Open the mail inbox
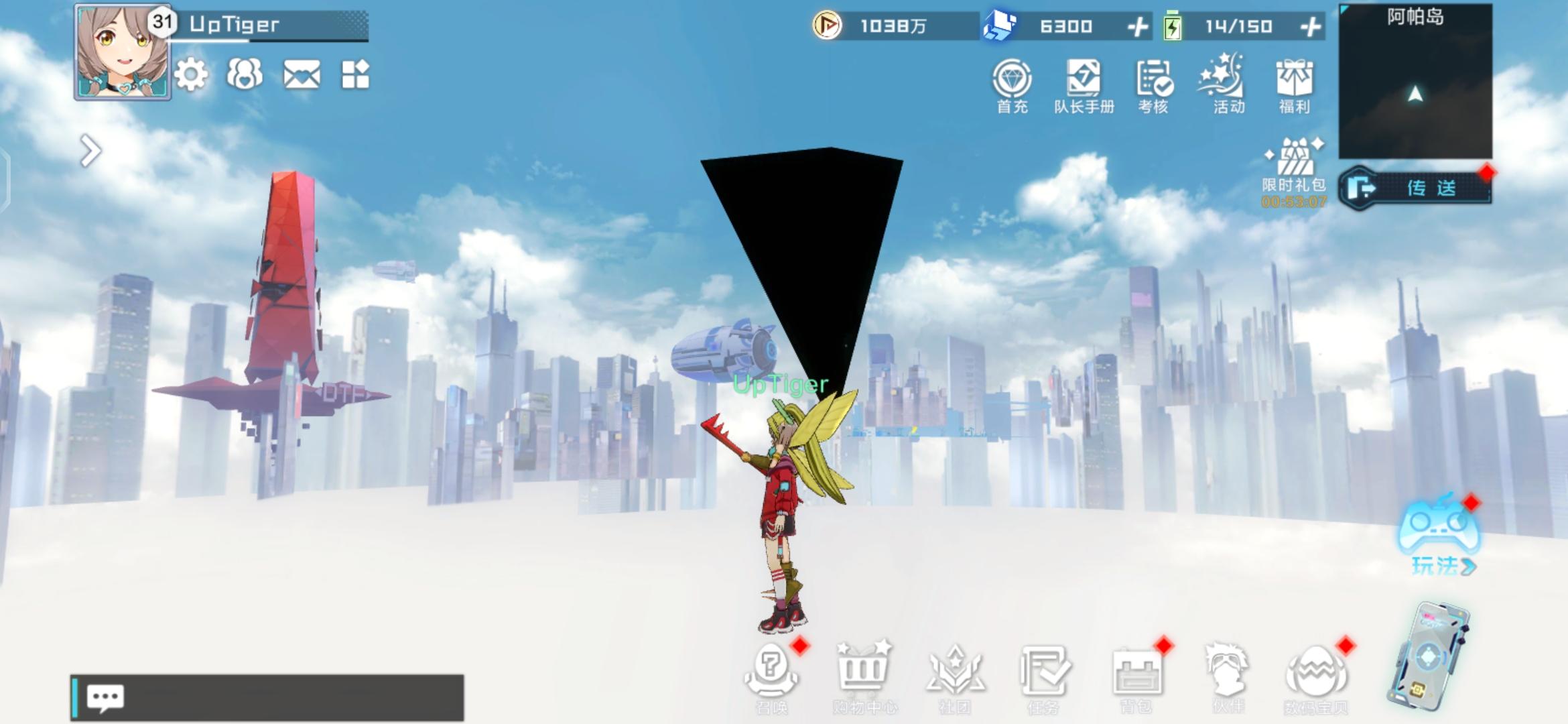This screenshot has height=724, width=1568. [x=304, y=76]
